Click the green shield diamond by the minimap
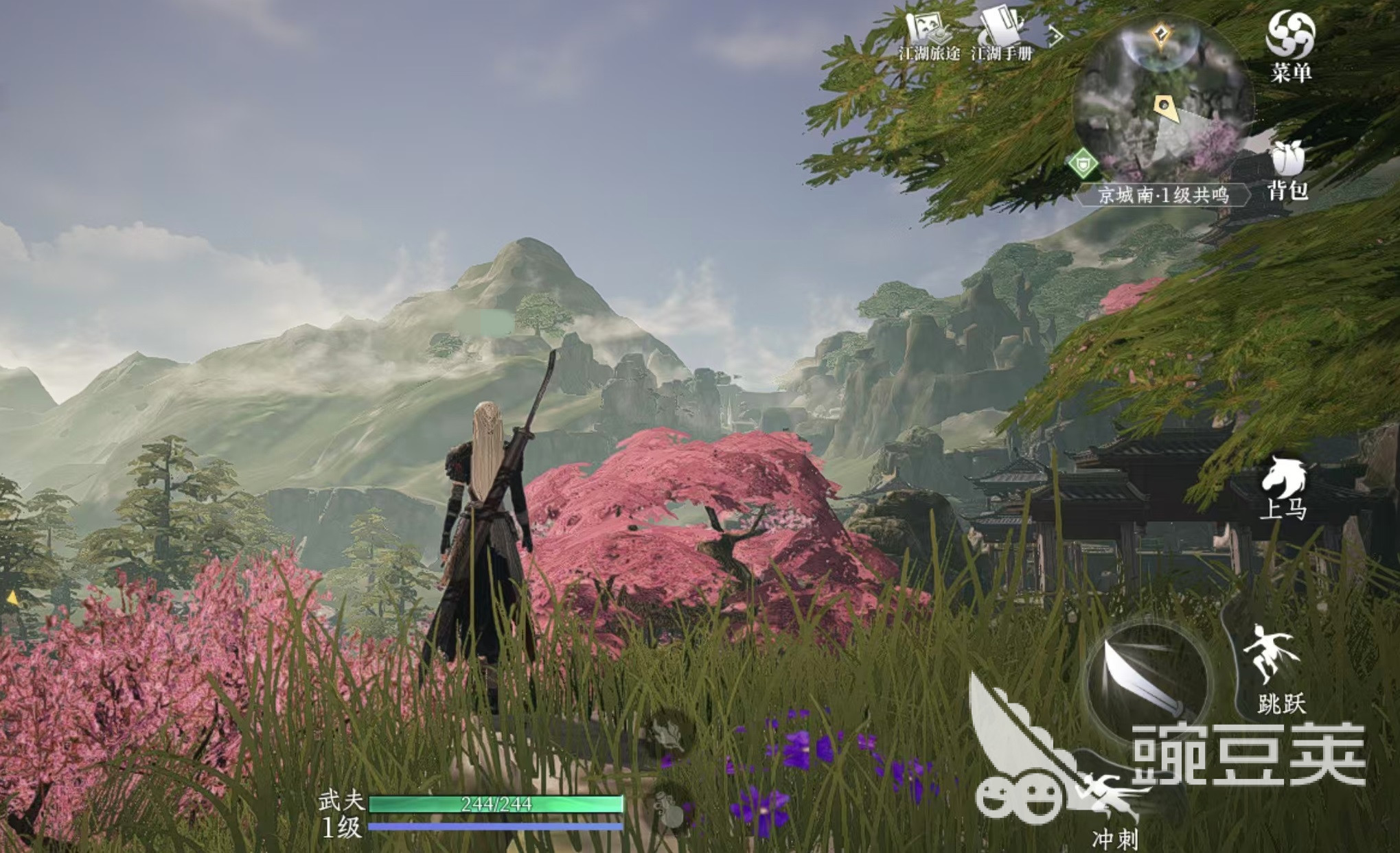Screen dimensions: 1400x853 [x=1083, y=164]
